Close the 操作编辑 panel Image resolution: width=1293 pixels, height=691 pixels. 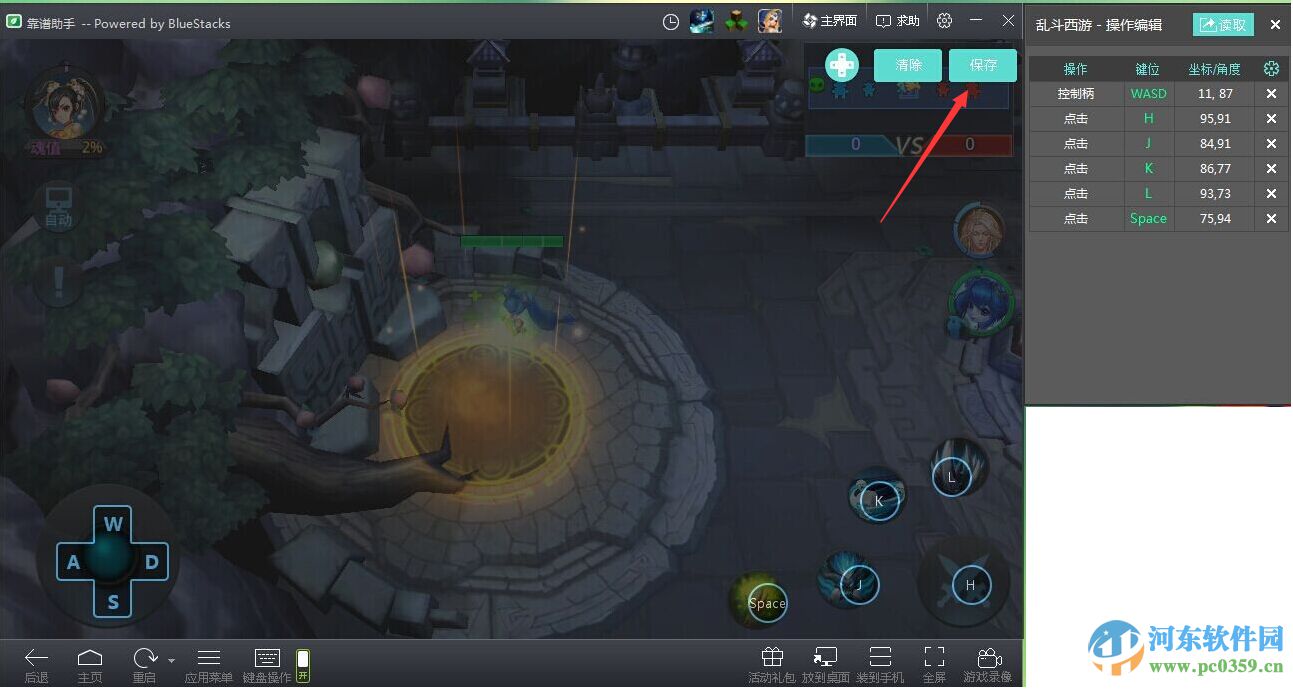click(1275, 25)
